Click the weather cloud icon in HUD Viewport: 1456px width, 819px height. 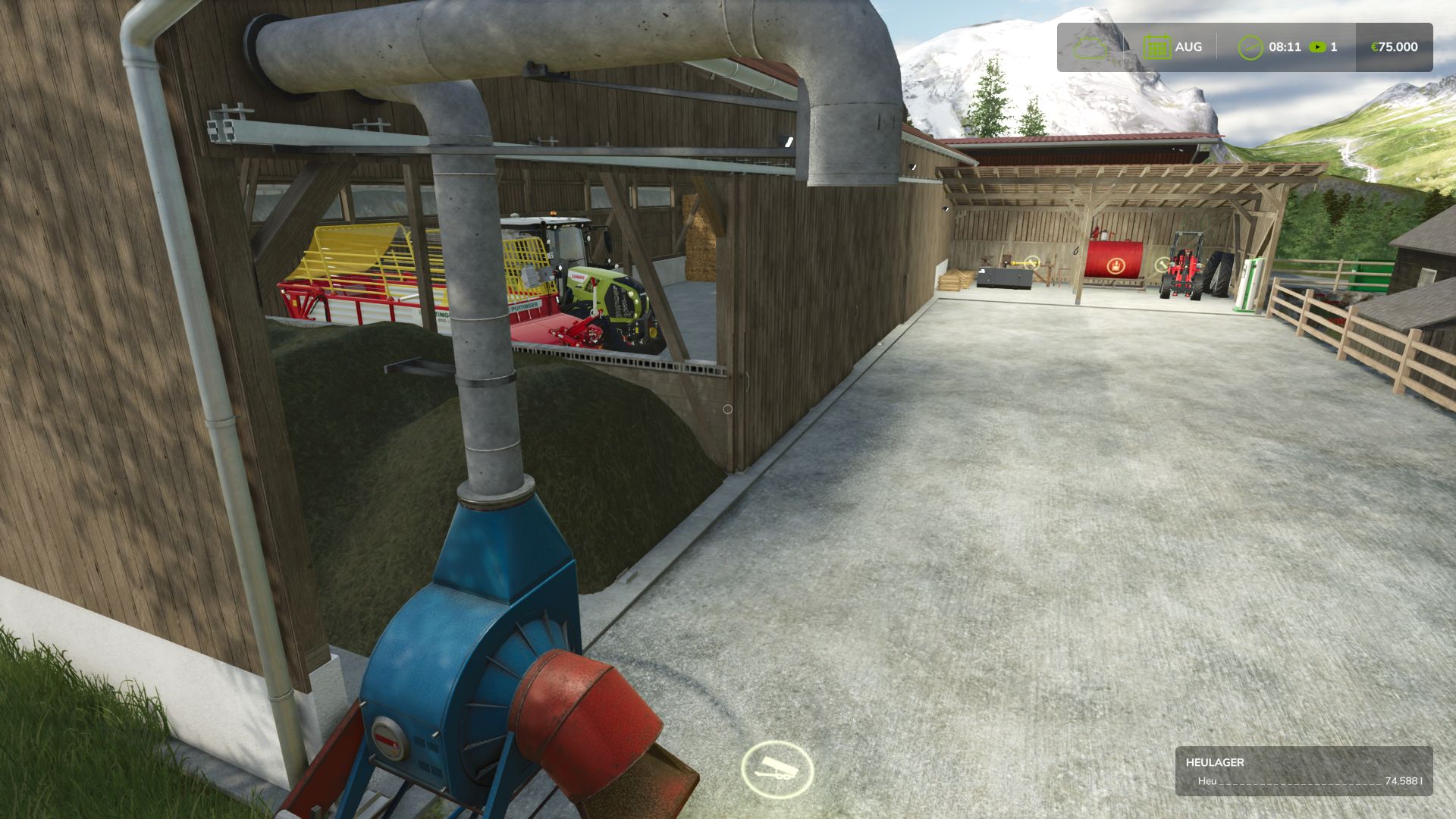[1090, 46]
